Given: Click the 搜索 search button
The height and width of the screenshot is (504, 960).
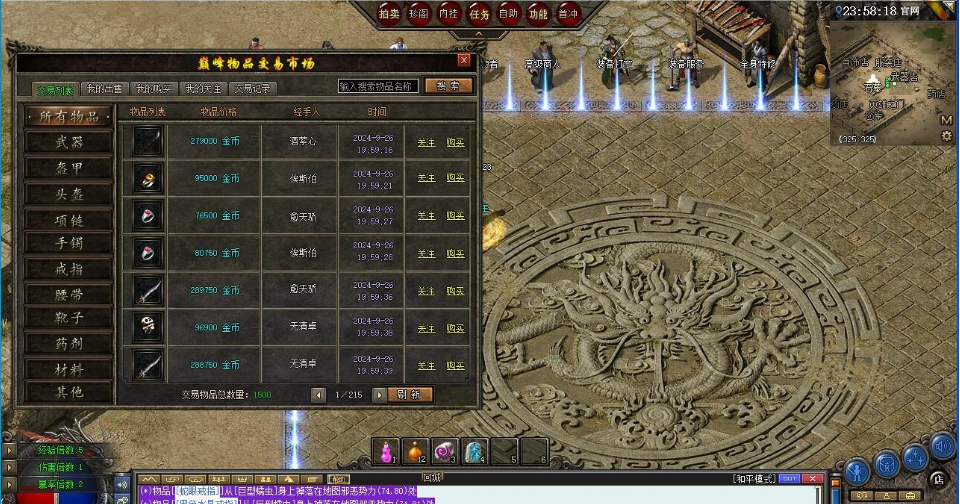Looking at the screenshot, I should pyautogui.click(x=448, y=87).
